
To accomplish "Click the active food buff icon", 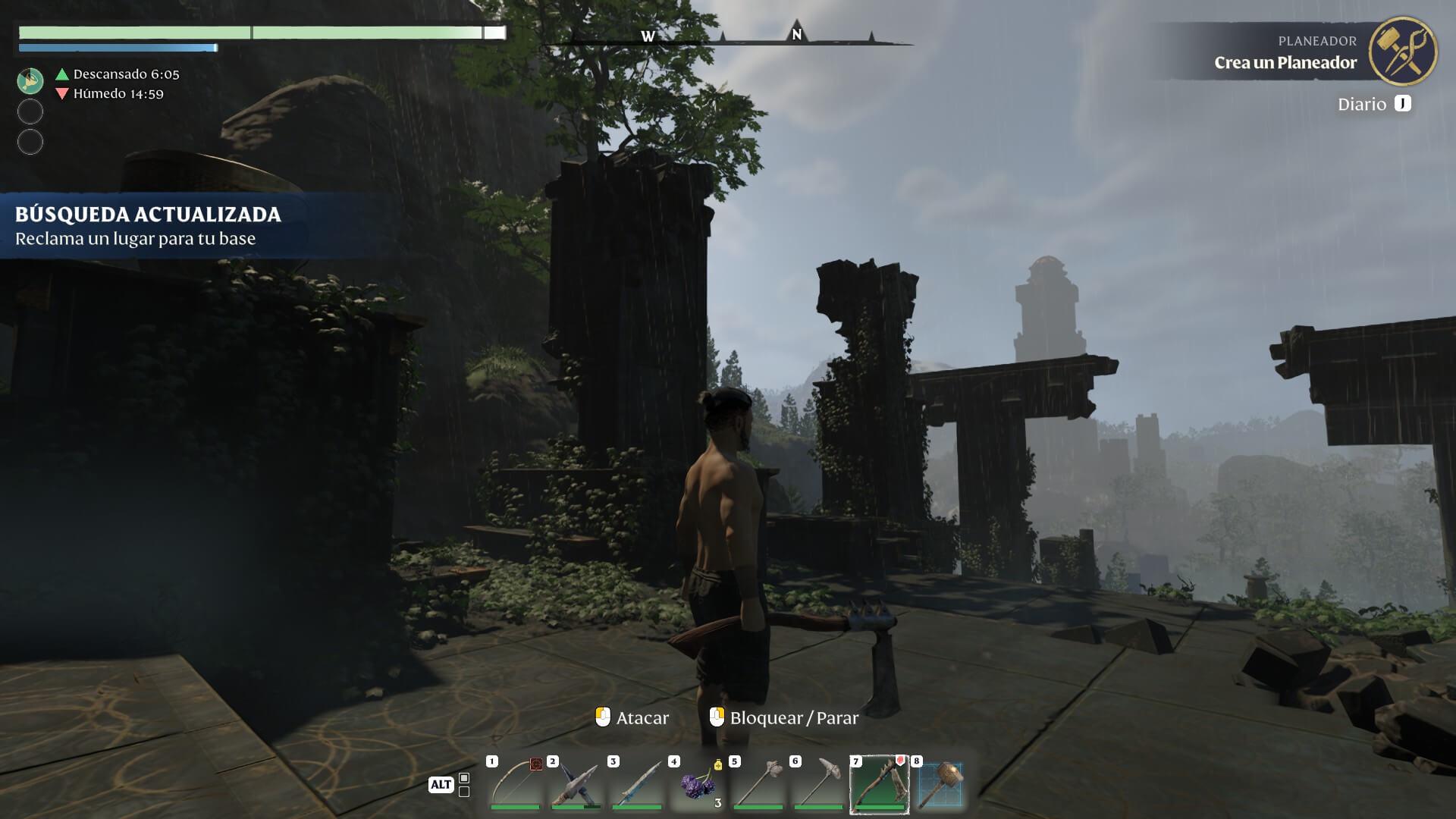I will [x=30, y=81].
